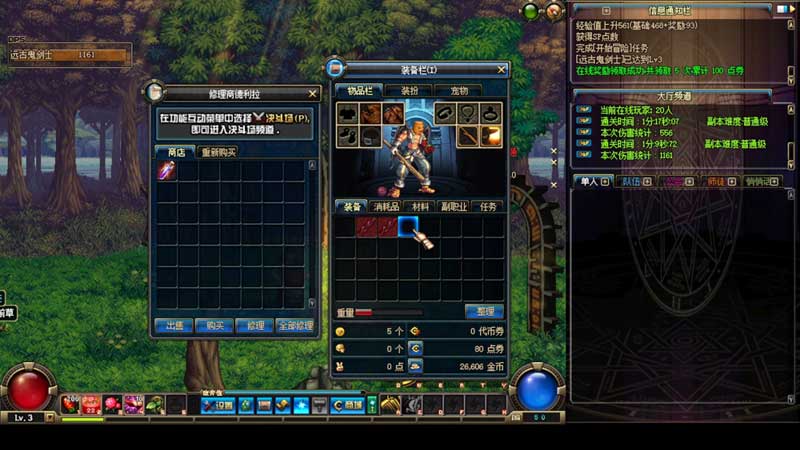Click the 整理 sort inventory button
The height and width of the screenshot is (450, 800).
(484, 312)
